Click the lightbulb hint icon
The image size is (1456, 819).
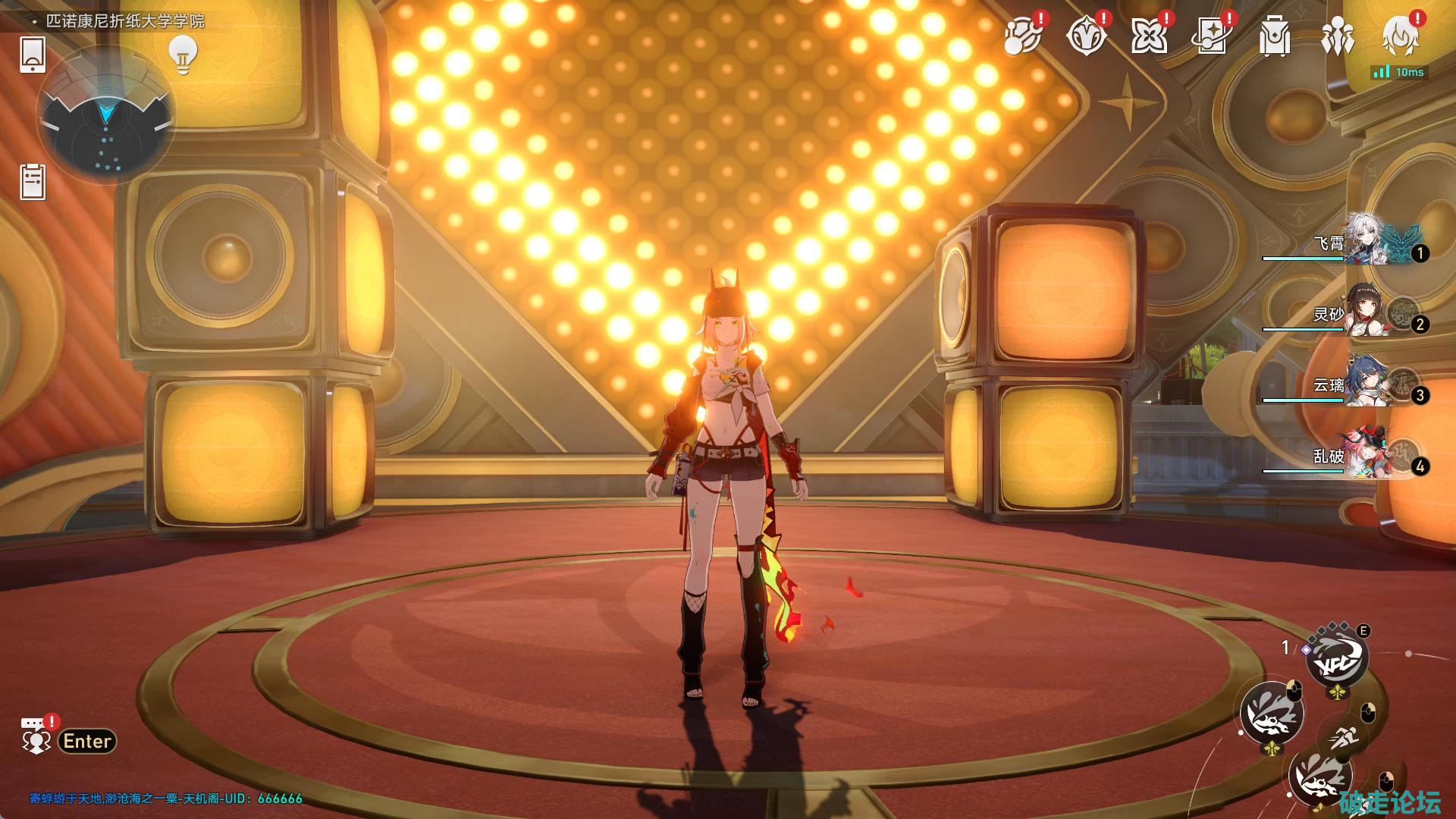click(x=183, y=55)
